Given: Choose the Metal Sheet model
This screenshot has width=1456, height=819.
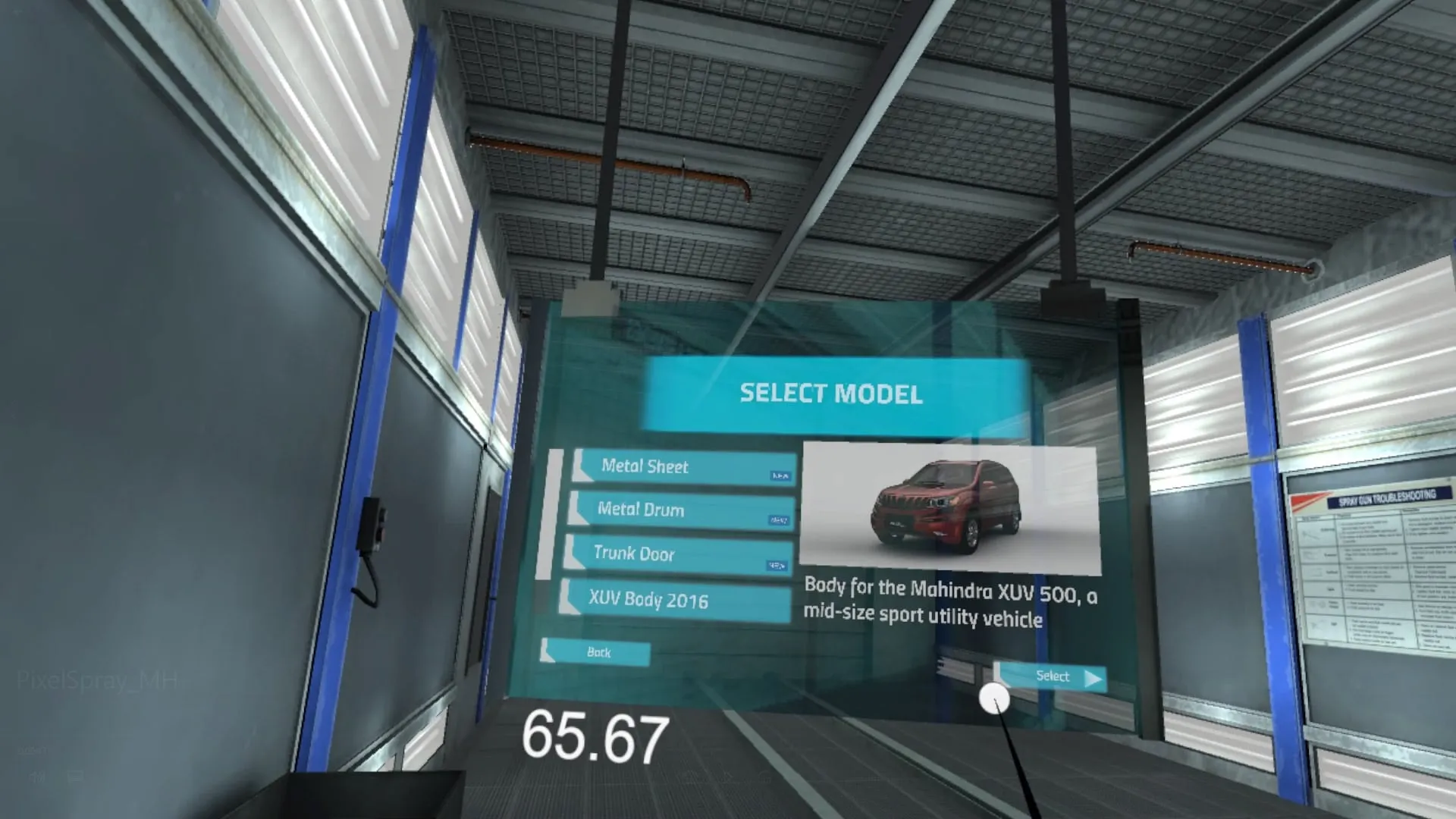Looking at the screenshot, I should tap(683, 466).
